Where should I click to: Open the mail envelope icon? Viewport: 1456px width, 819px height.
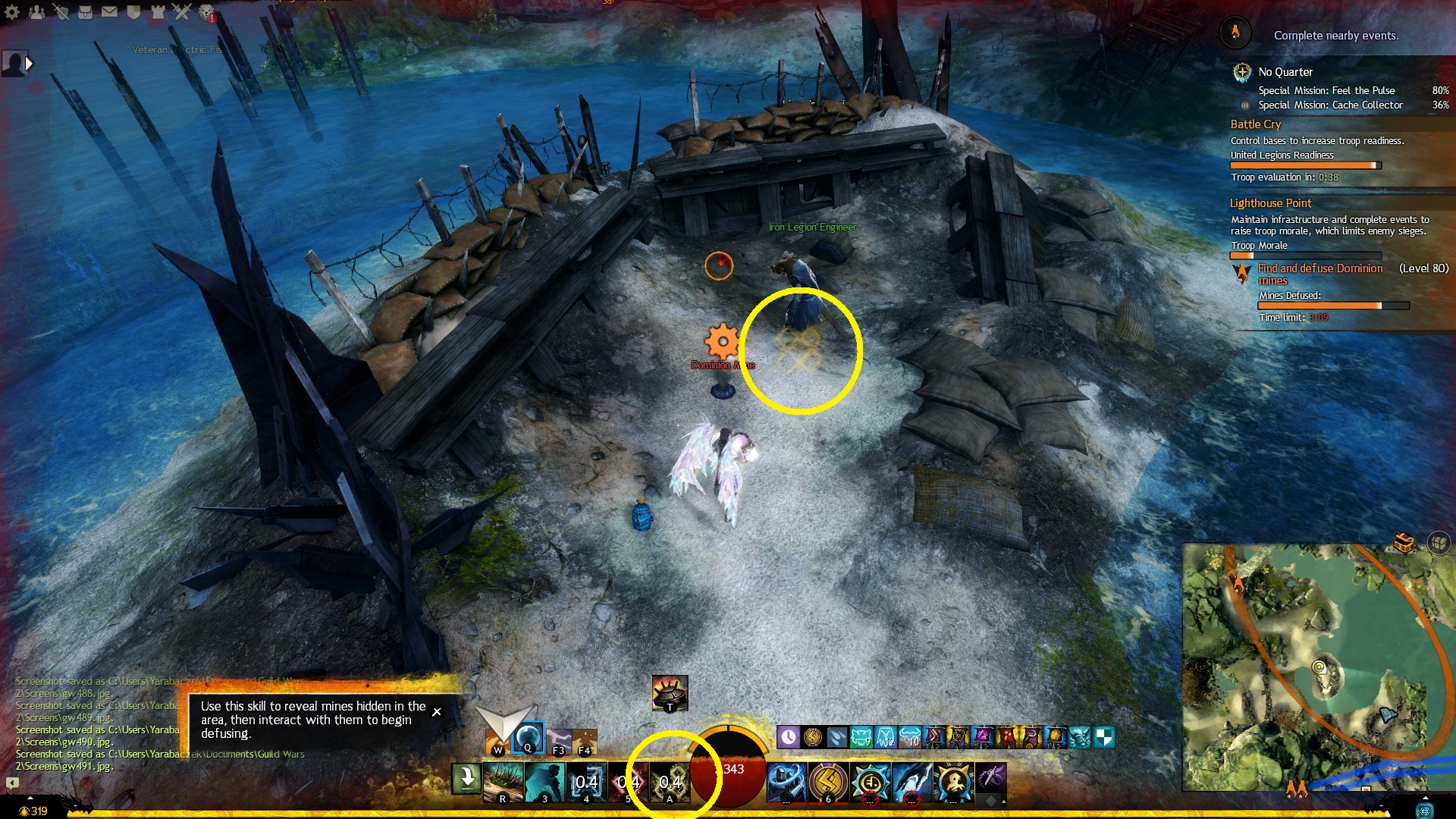109,11
